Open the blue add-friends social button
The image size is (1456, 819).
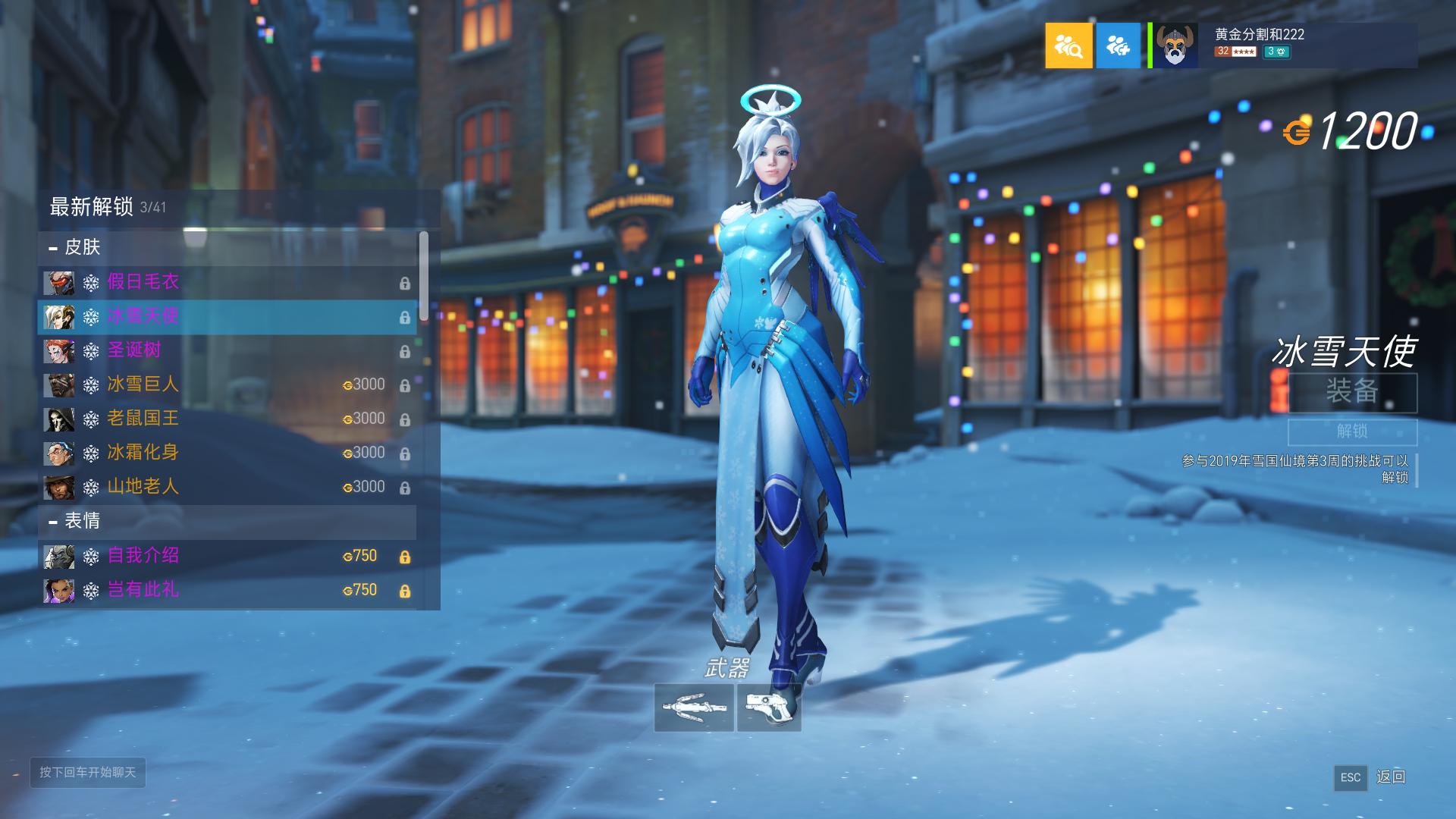point(1118,45)
